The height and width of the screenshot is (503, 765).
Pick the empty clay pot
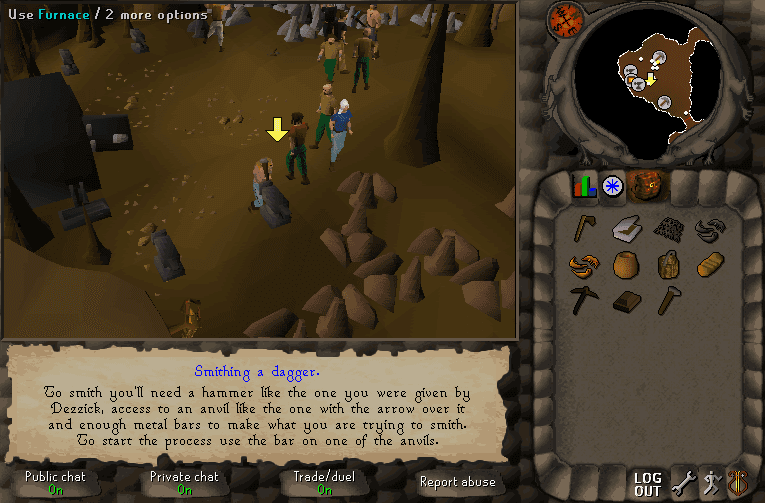[626, 265]
